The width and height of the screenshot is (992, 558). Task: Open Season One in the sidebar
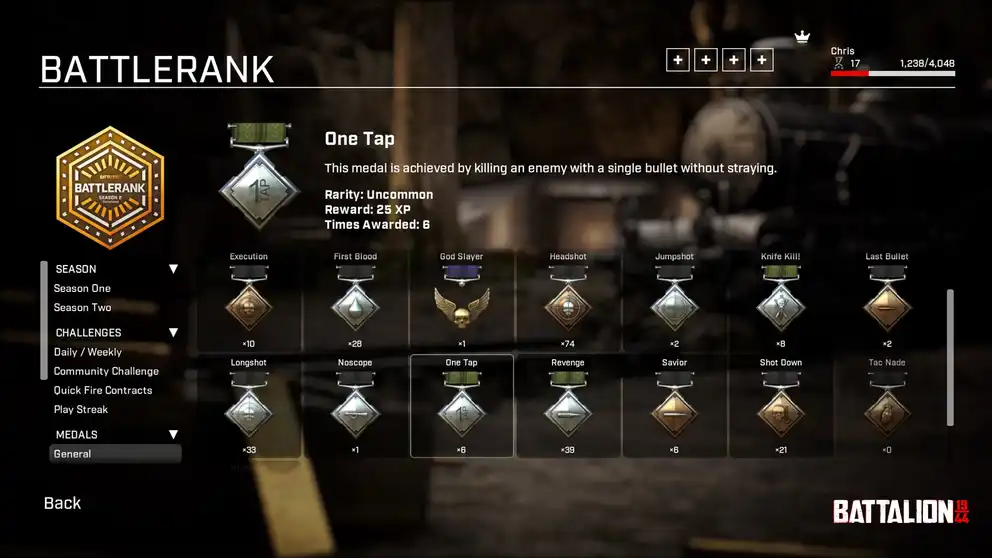click(82, 288)
